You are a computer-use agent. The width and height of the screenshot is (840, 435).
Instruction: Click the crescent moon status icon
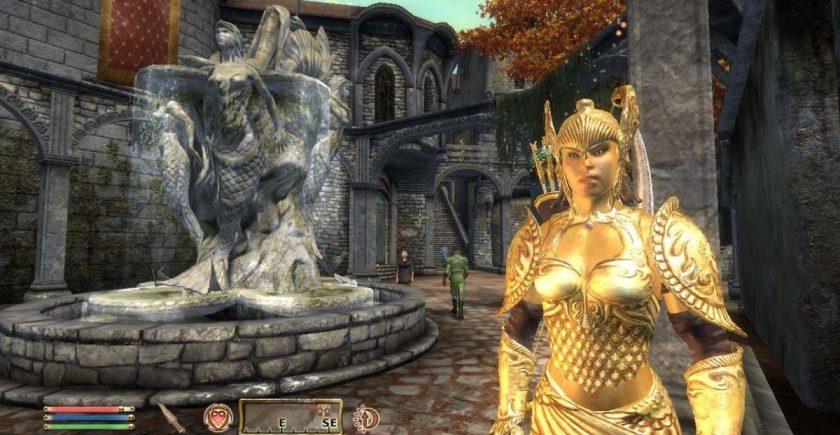click(366, 417)
